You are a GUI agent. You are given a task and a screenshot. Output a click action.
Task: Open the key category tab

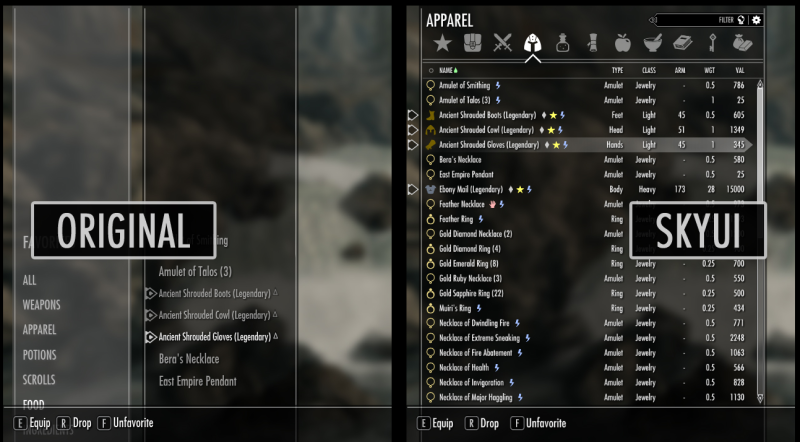pos(713,43)
